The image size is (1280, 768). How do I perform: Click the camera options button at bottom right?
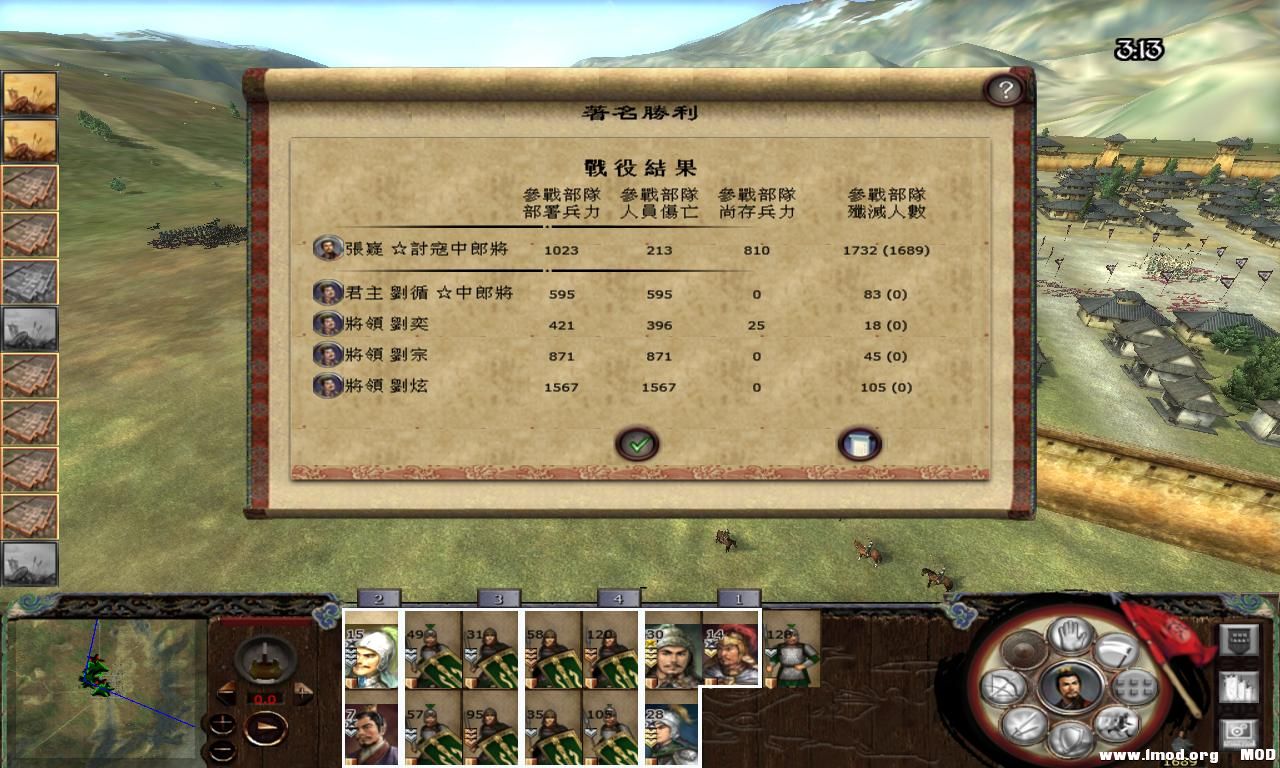[x=1239, y=730]
